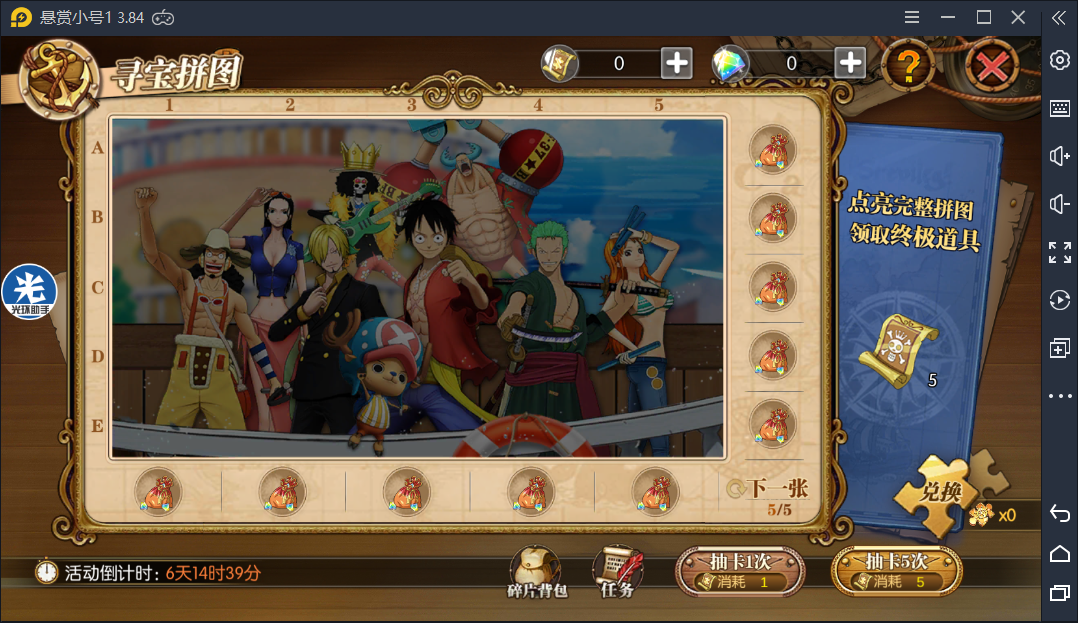The image size is (1078, 623).
Task: Open the emulator settings gear
Action: click(1059, 60)
